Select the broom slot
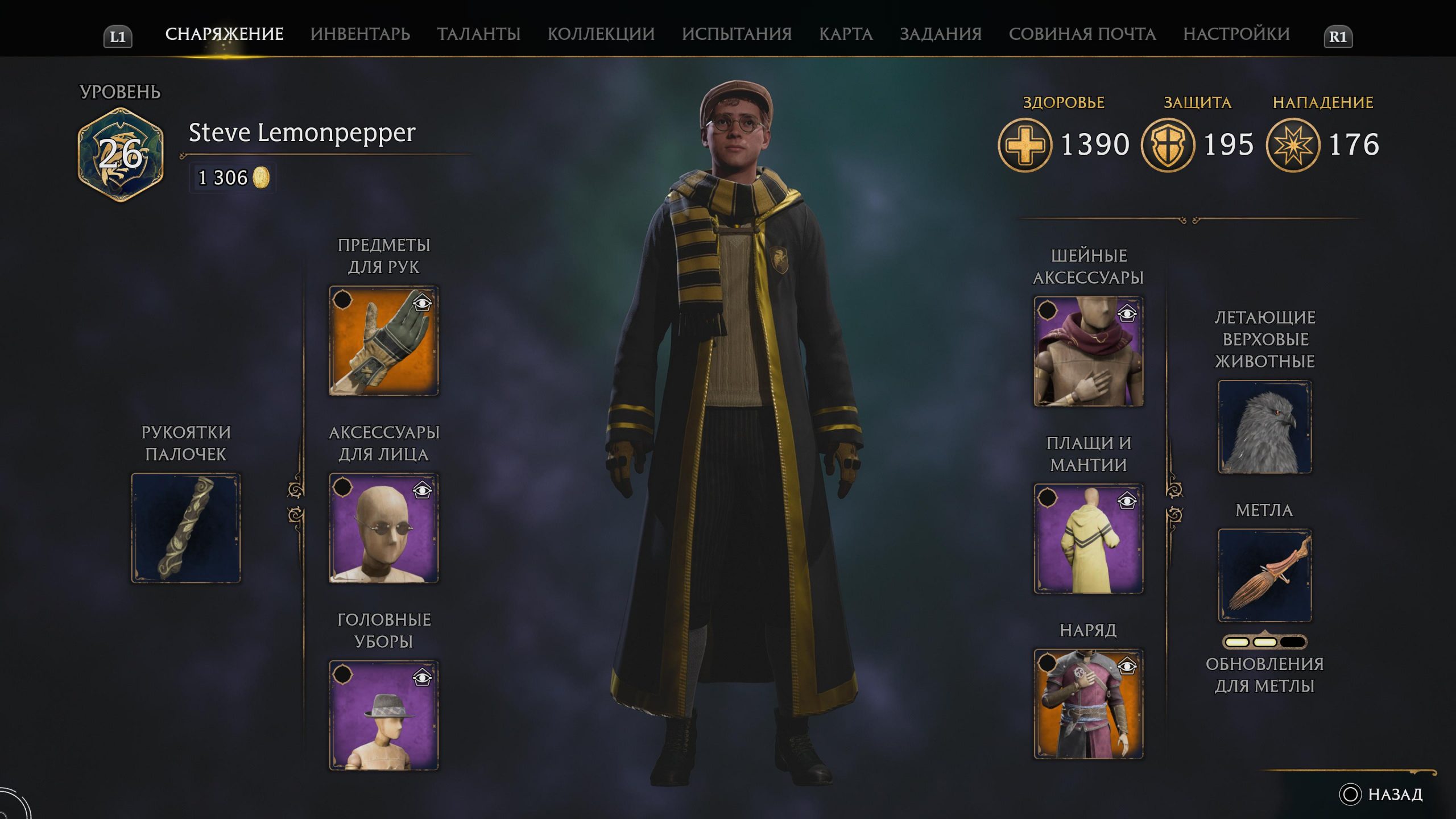The width and height of the screenshot is (1456, 819). (1264, 576)
